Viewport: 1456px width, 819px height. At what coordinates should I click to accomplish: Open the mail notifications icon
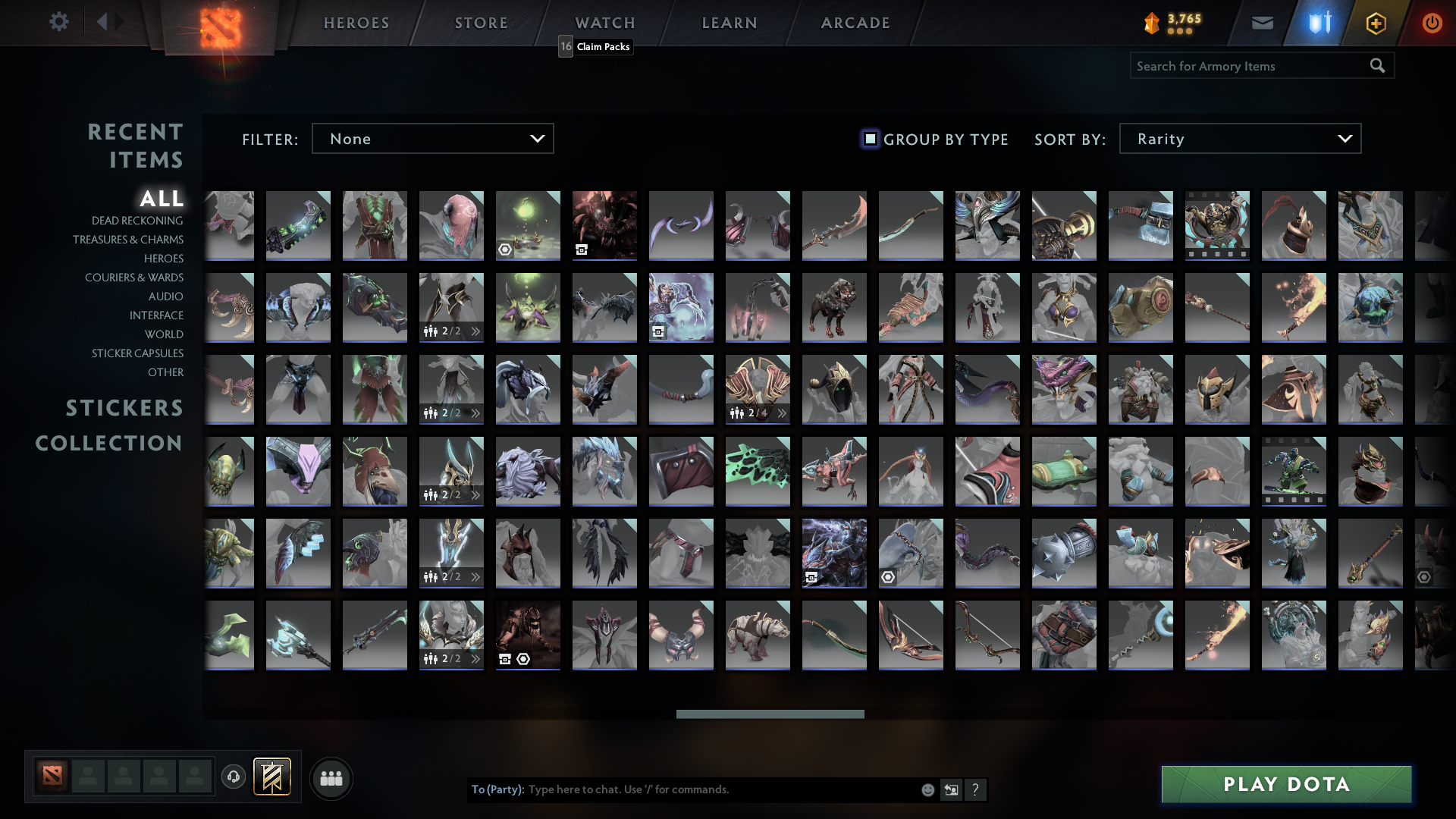(x=1262, y=22)
